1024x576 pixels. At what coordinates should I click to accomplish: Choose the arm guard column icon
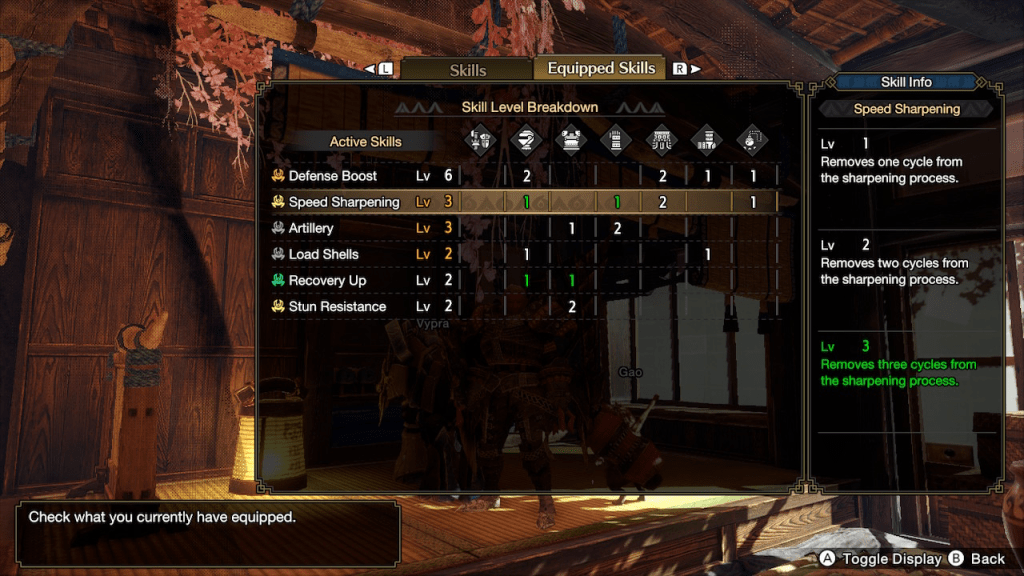click(617, 140)
